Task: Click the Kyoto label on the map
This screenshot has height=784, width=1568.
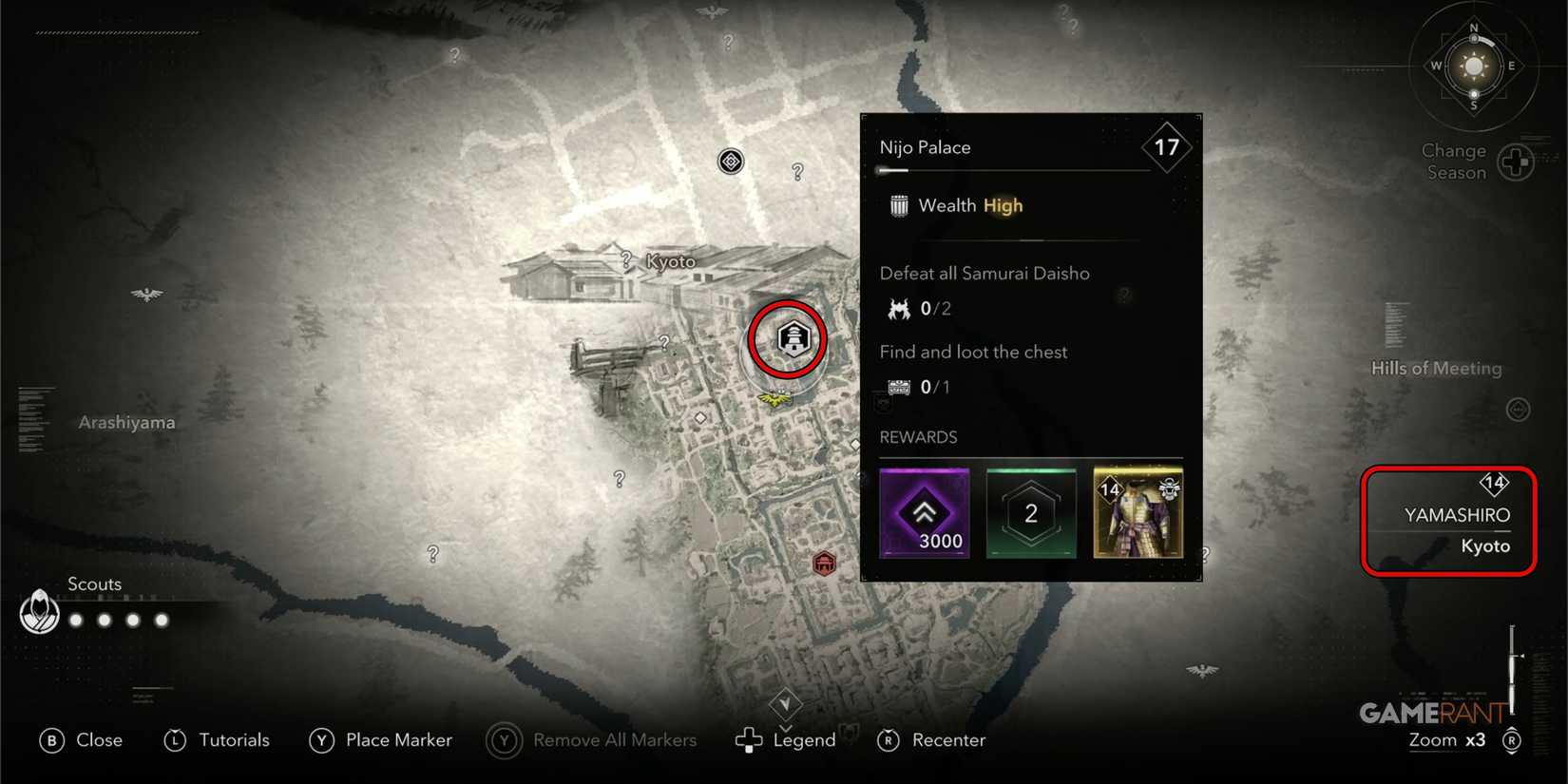Action: click(669, 260)
